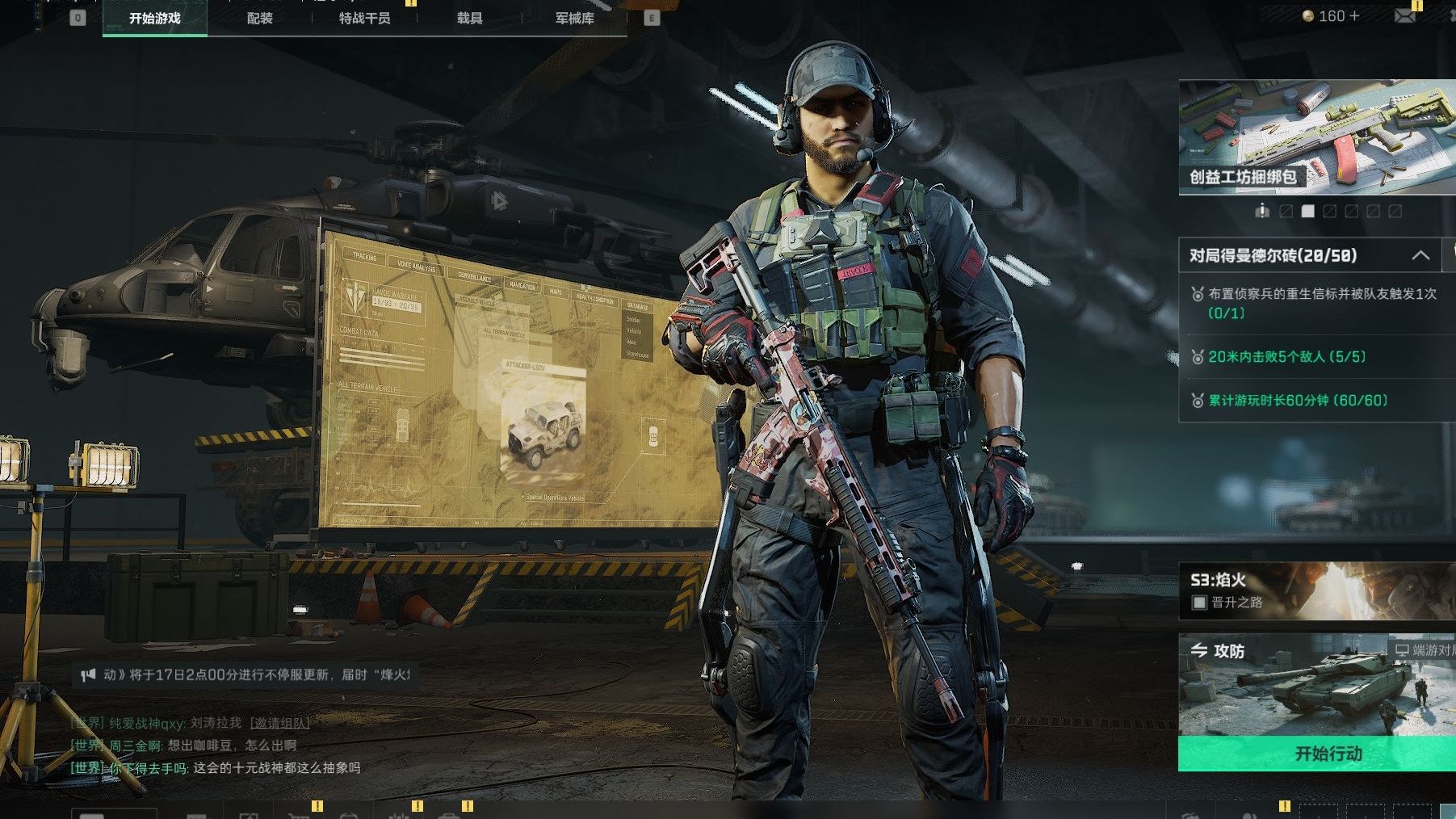The image size is (1456, 819).
Task: Switch to the 开始游戏 tab
Action: pos(154,19)
